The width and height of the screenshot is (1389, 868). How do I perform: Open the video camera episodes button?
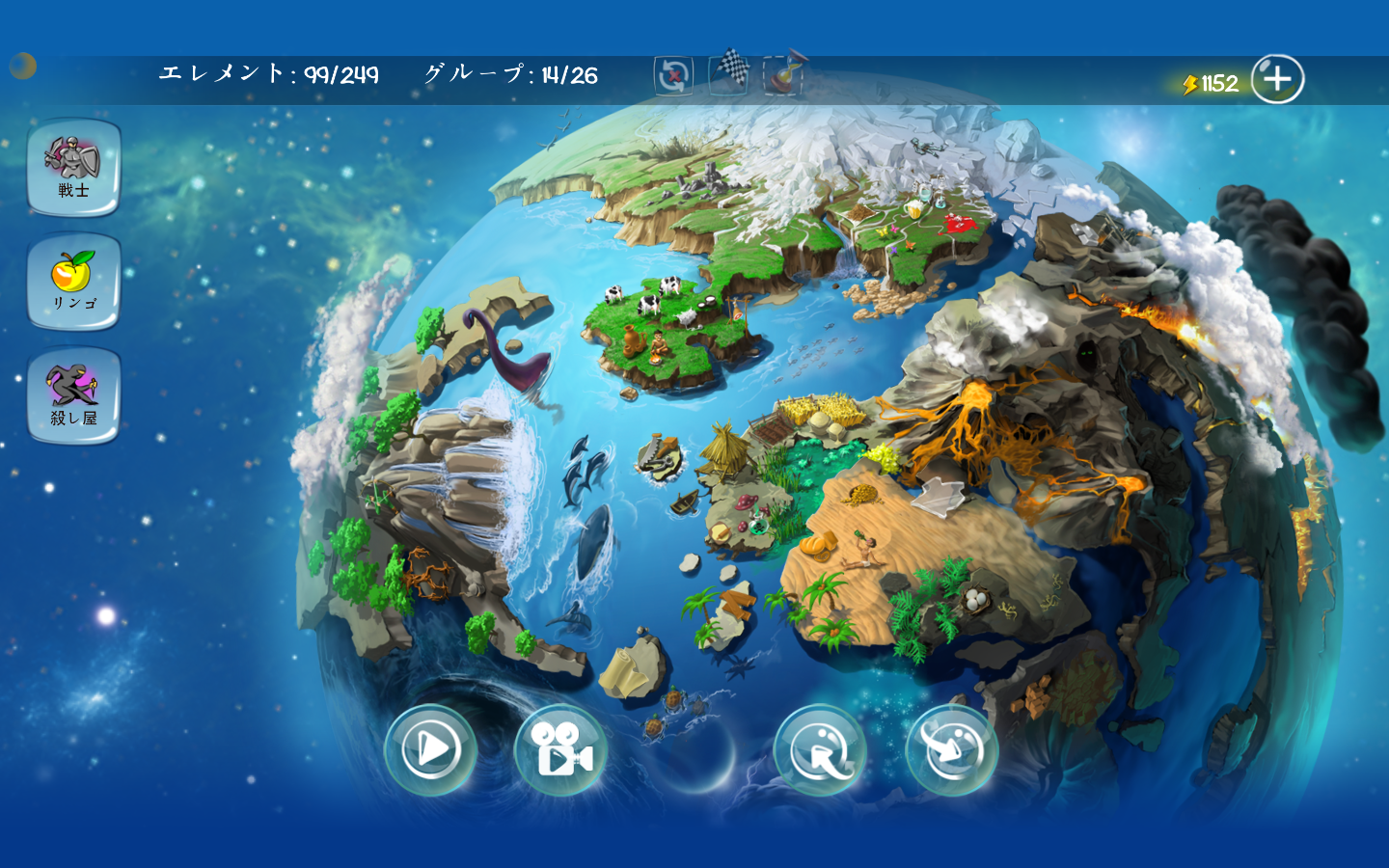pyautogui.click(x=562, y=752)
